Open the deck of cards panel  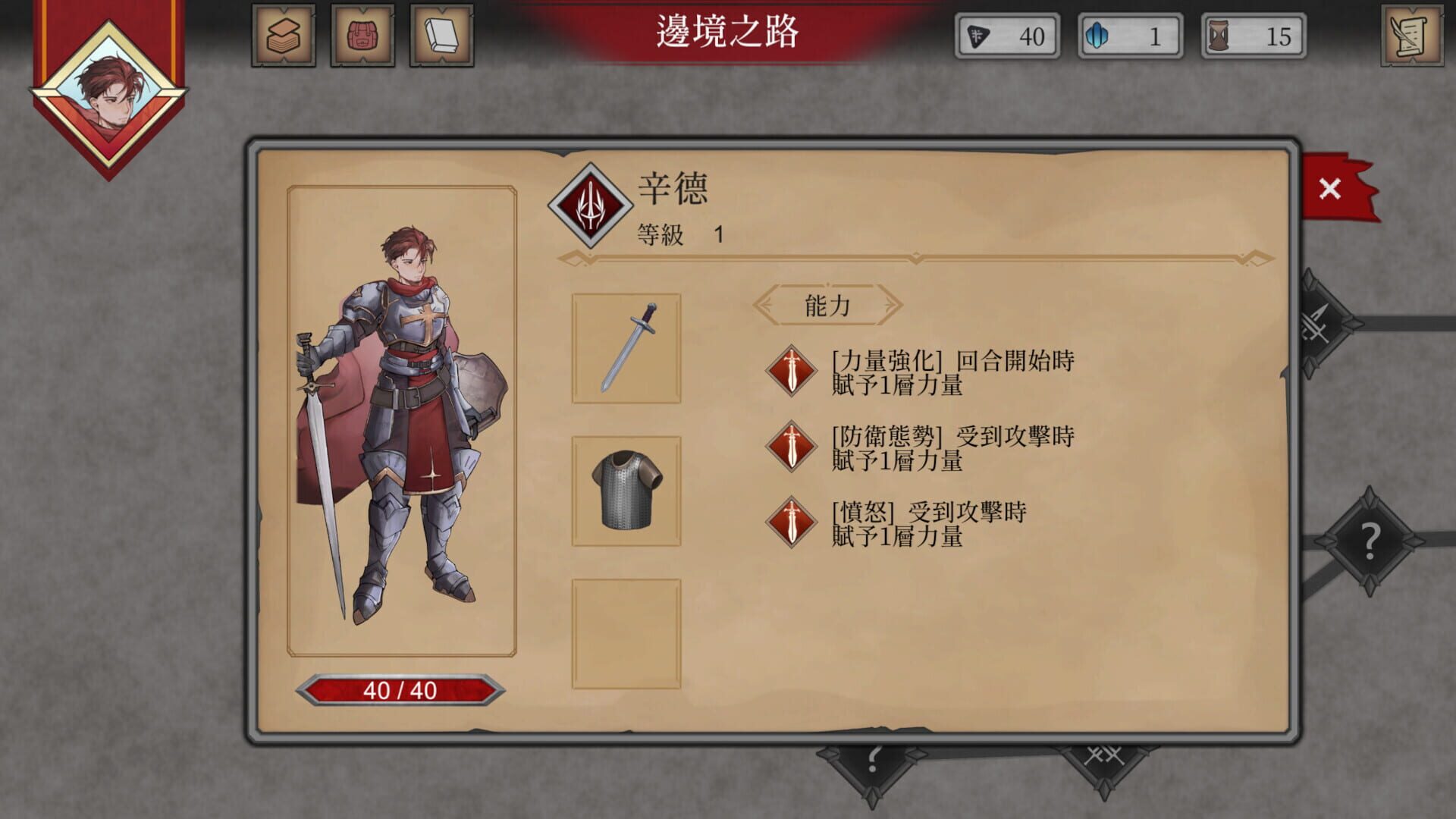(284, 35)
